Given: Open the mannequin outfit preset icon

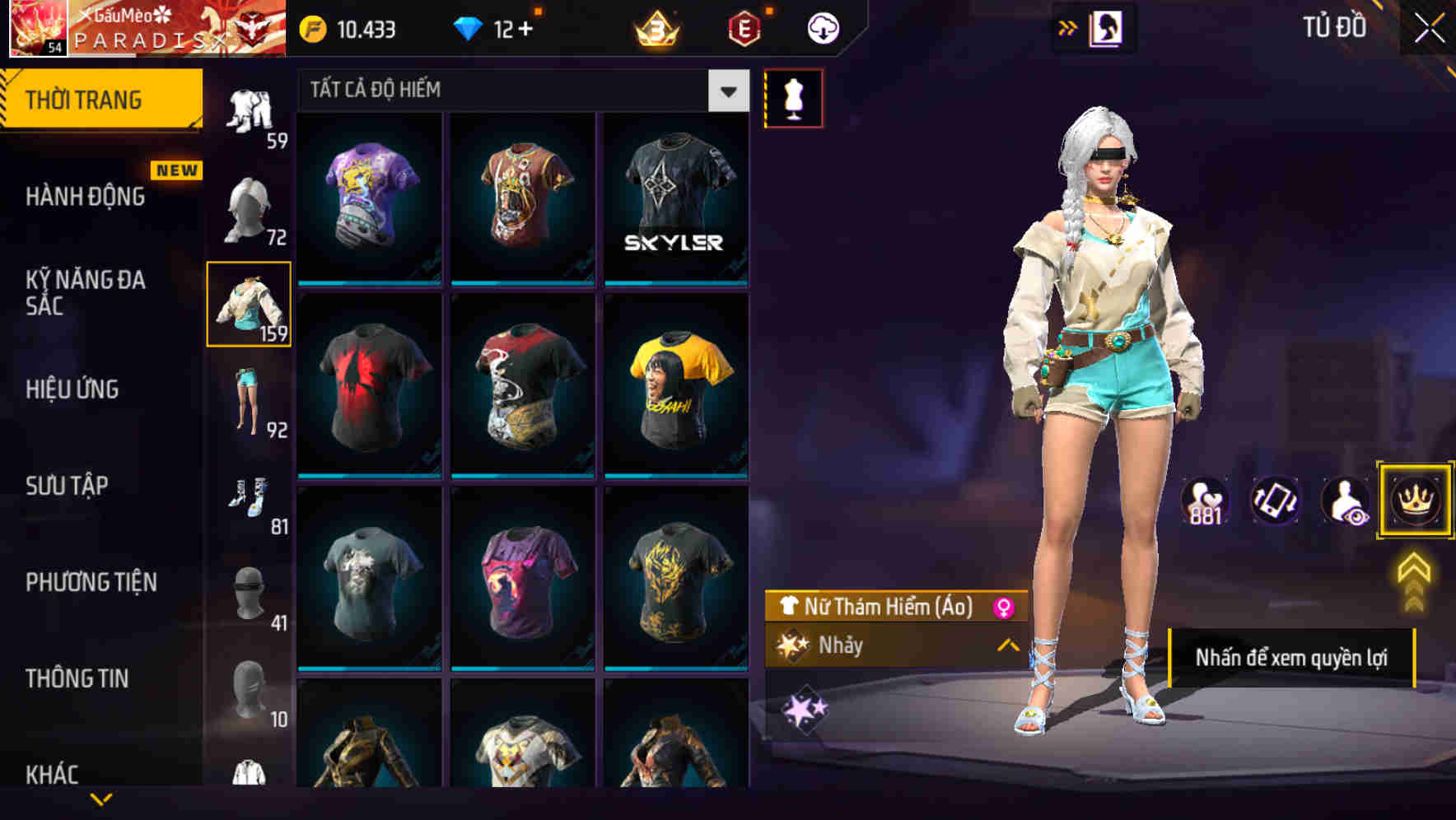Looking at the screenshot, I should (794, 97).
